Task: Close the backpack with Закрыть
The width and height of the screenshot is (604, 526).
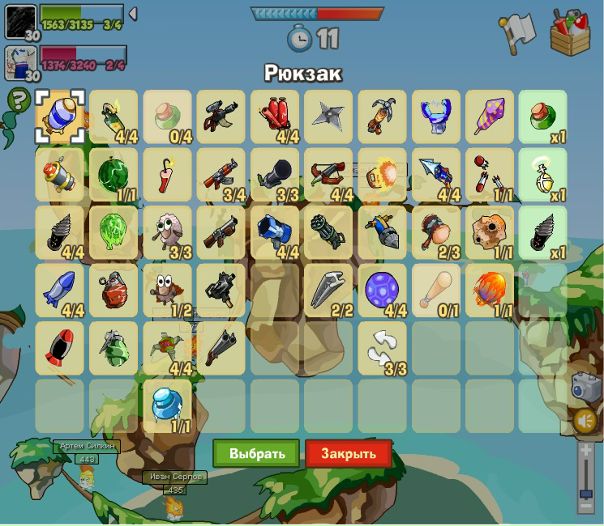Action: pyautogui.click(x=348, y=453)
